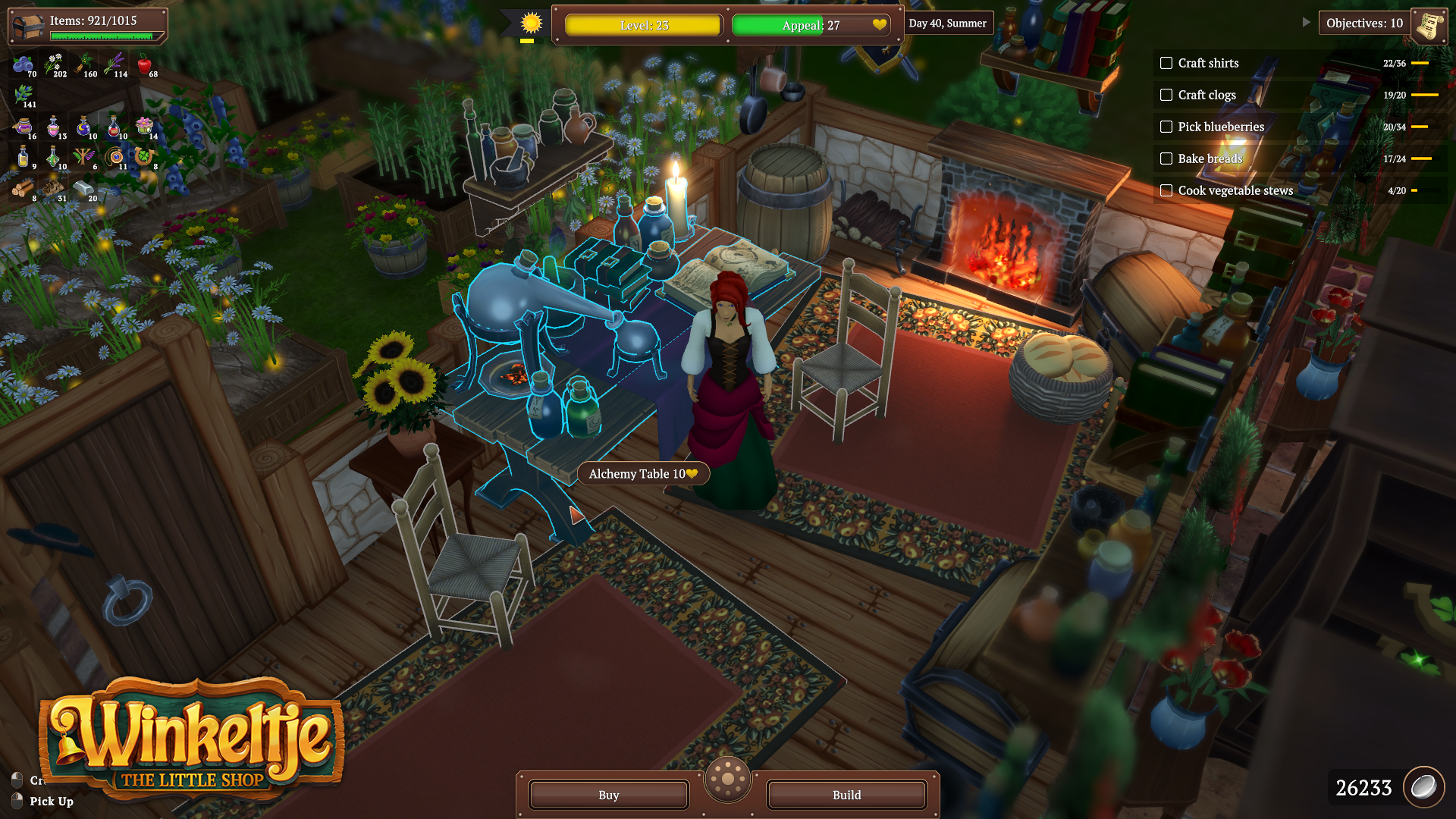Select the clover horseshoe charm icon
Image resolution: width=1456 pixels, height=819 pixels.
[143, 155]
